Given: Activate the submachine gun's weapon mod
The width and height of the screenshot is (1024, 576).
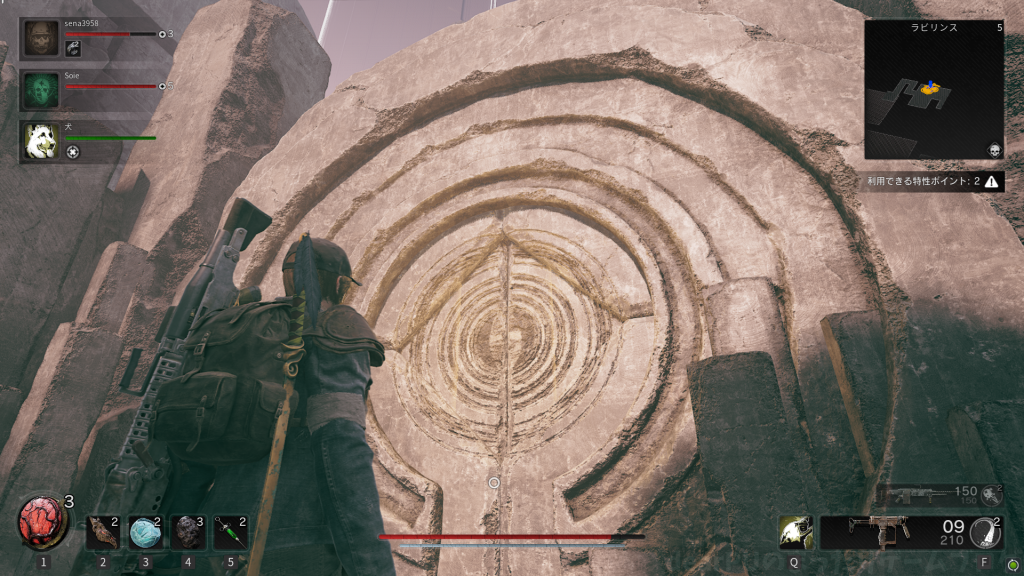Looking at the screenshot, I should [x=985, y=532].
